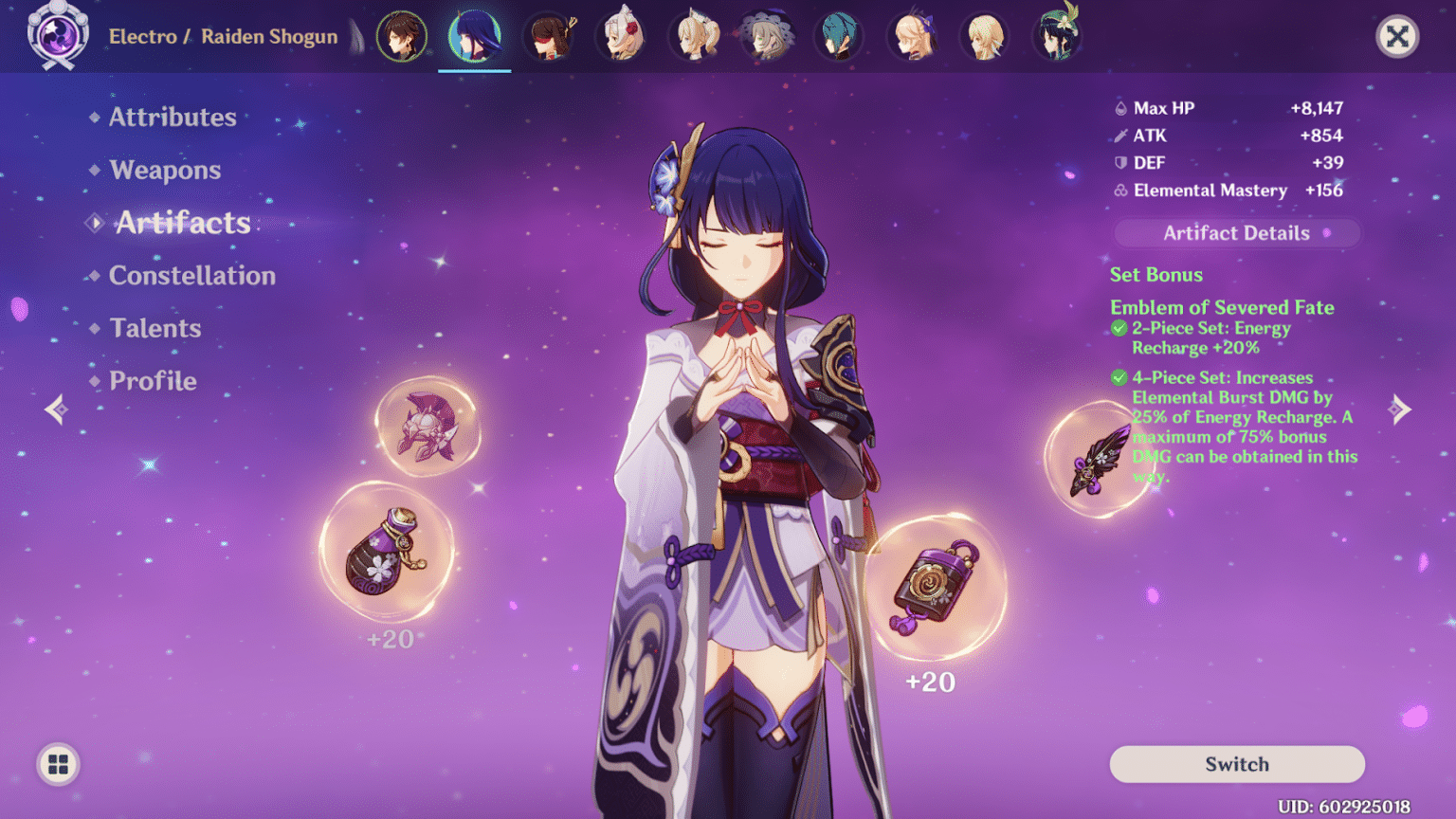
Task: Pick Lisa's portrait with the purple witch hat
Action: pyautogui.click(x=768, y=37)
